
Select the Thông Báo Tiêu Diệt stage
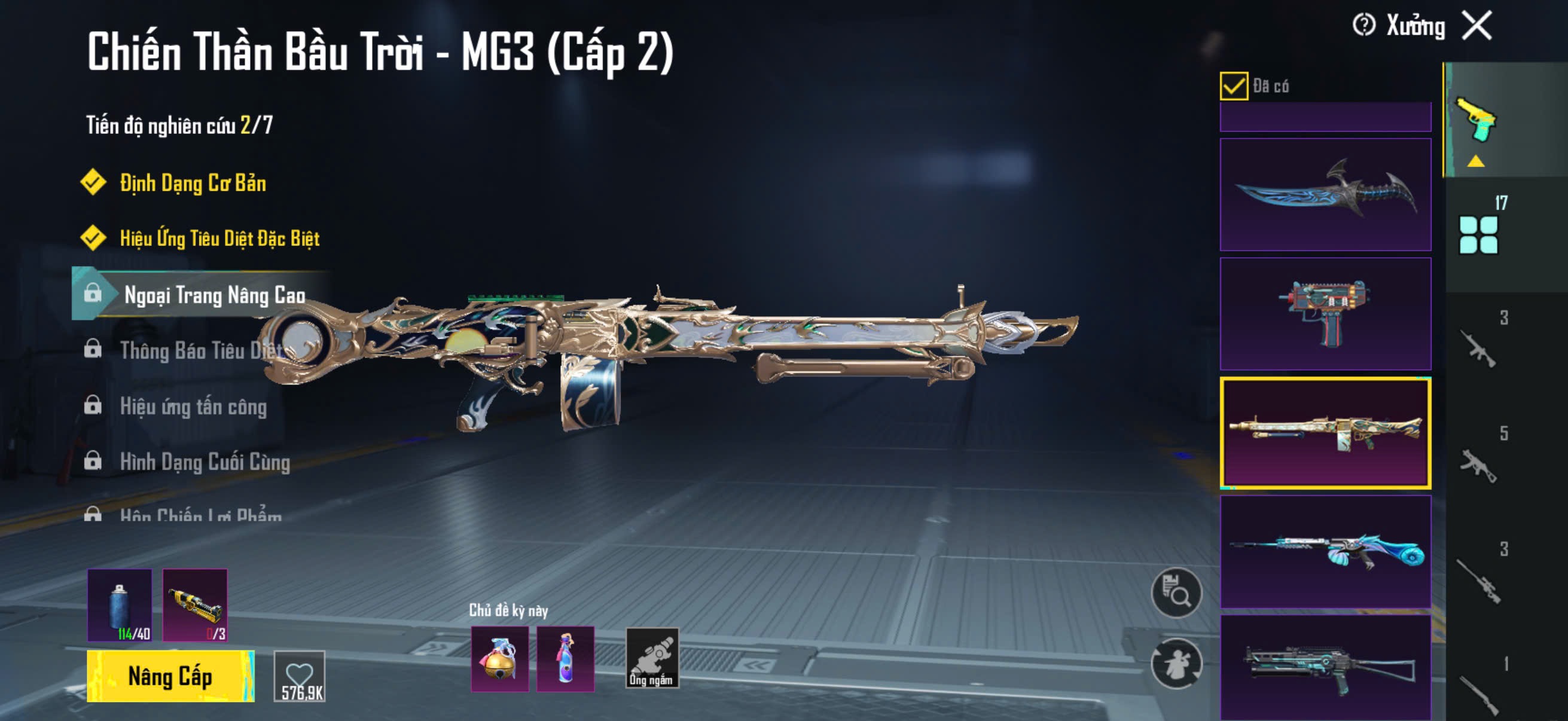point(201,350)
